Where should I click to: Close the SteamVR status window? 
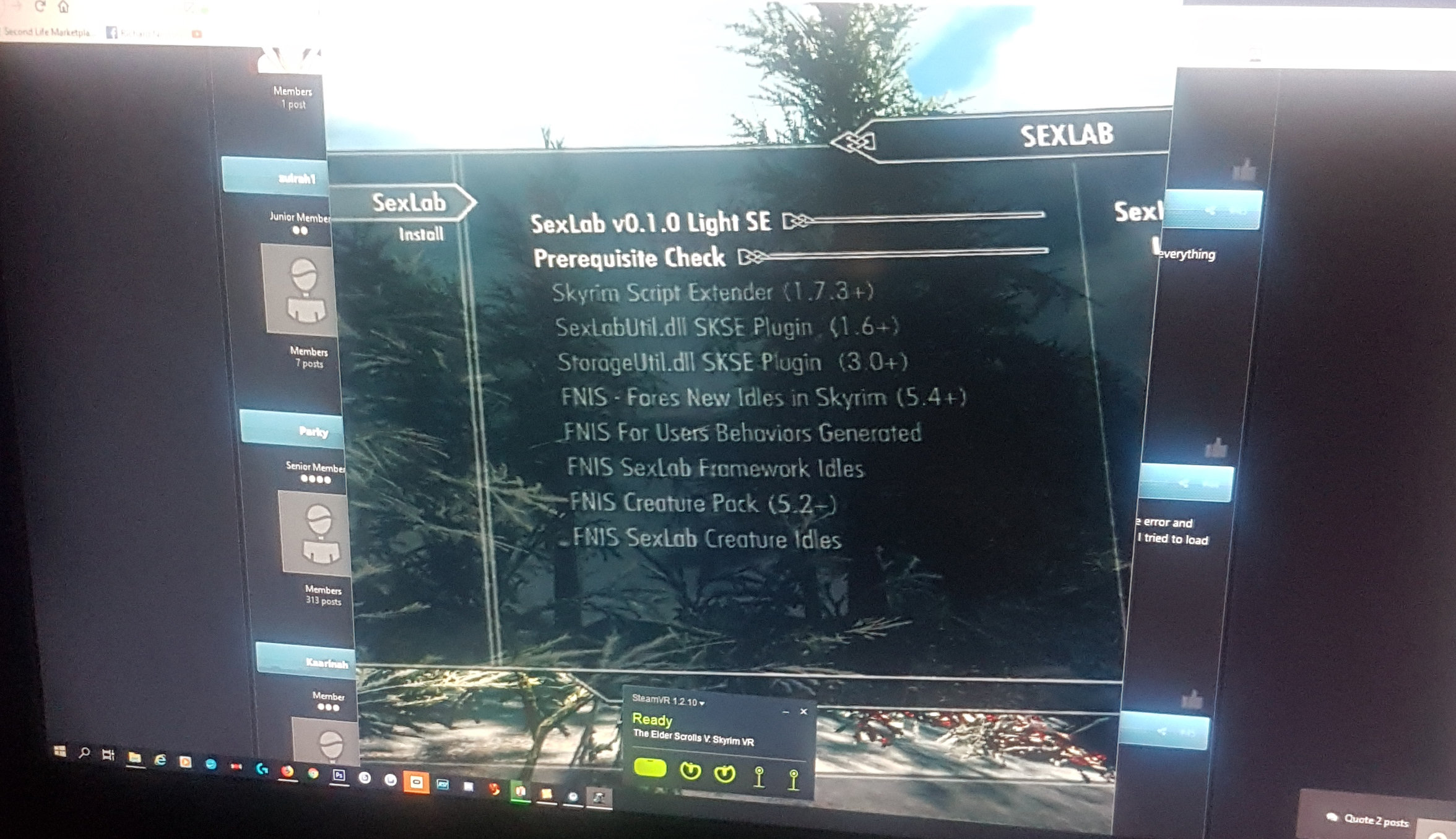point(804,712)
